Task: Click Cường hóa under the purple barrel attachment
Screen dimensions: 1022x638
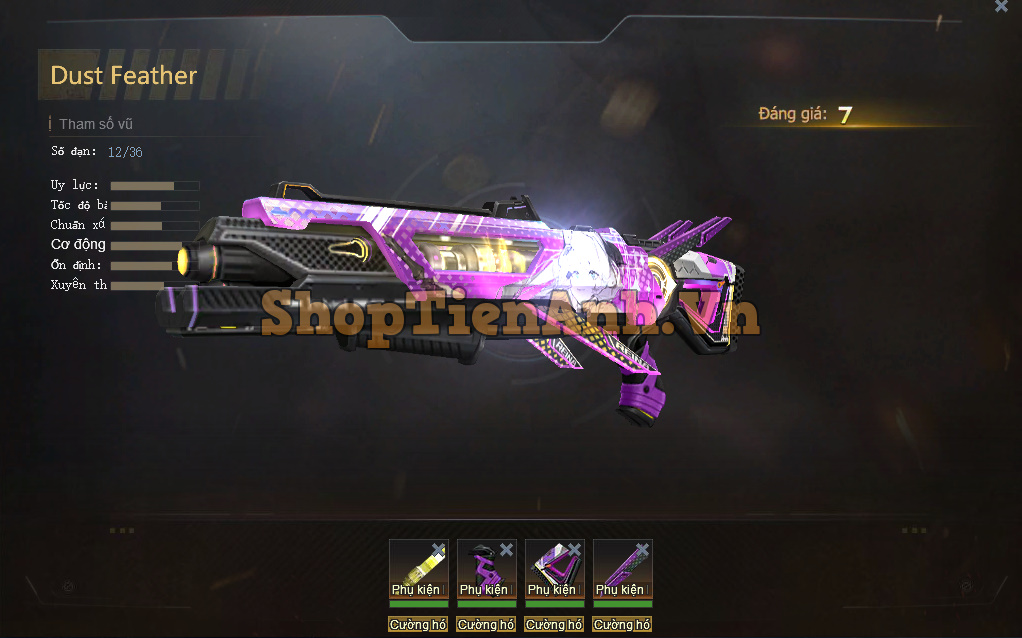Action: coord(622,625)
